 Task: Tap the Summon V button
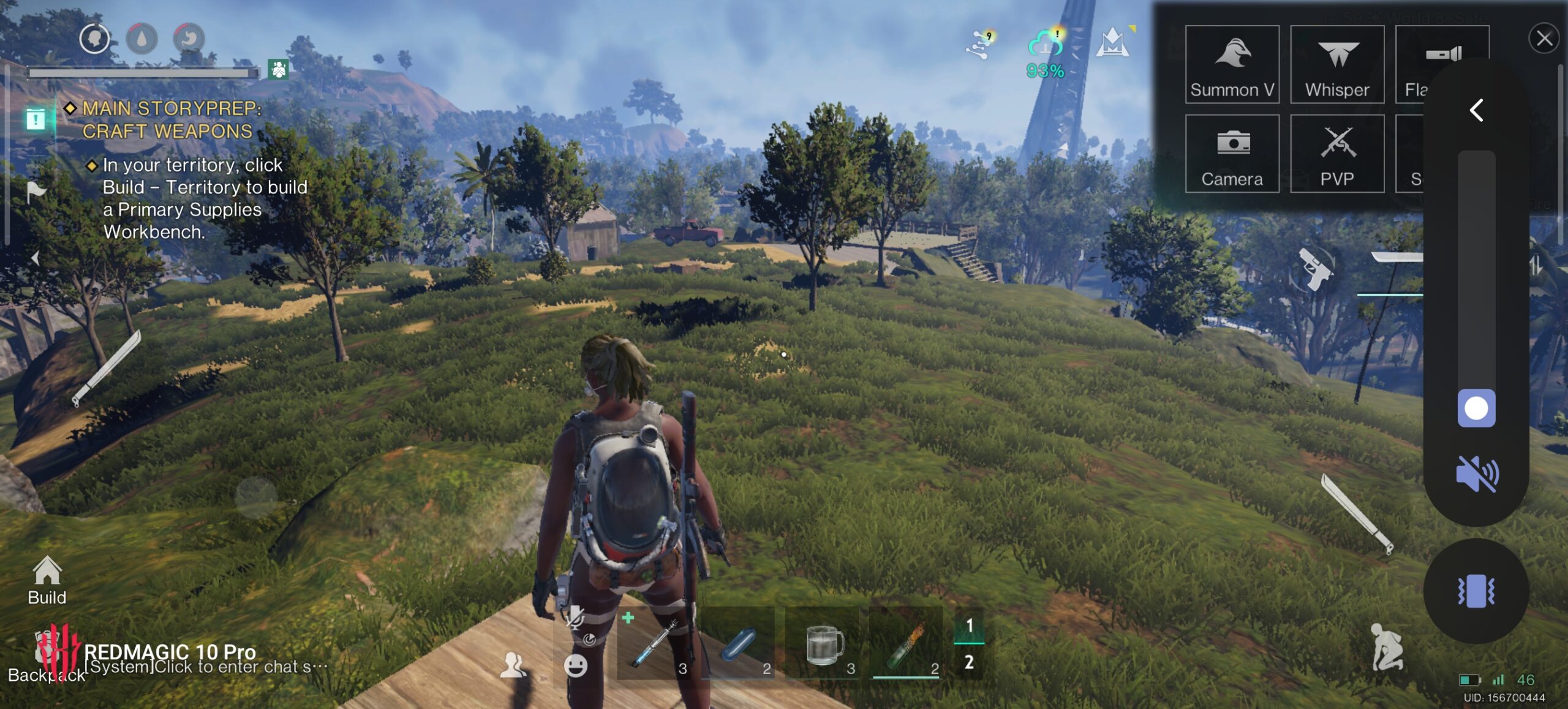[x=1232, y=64]
